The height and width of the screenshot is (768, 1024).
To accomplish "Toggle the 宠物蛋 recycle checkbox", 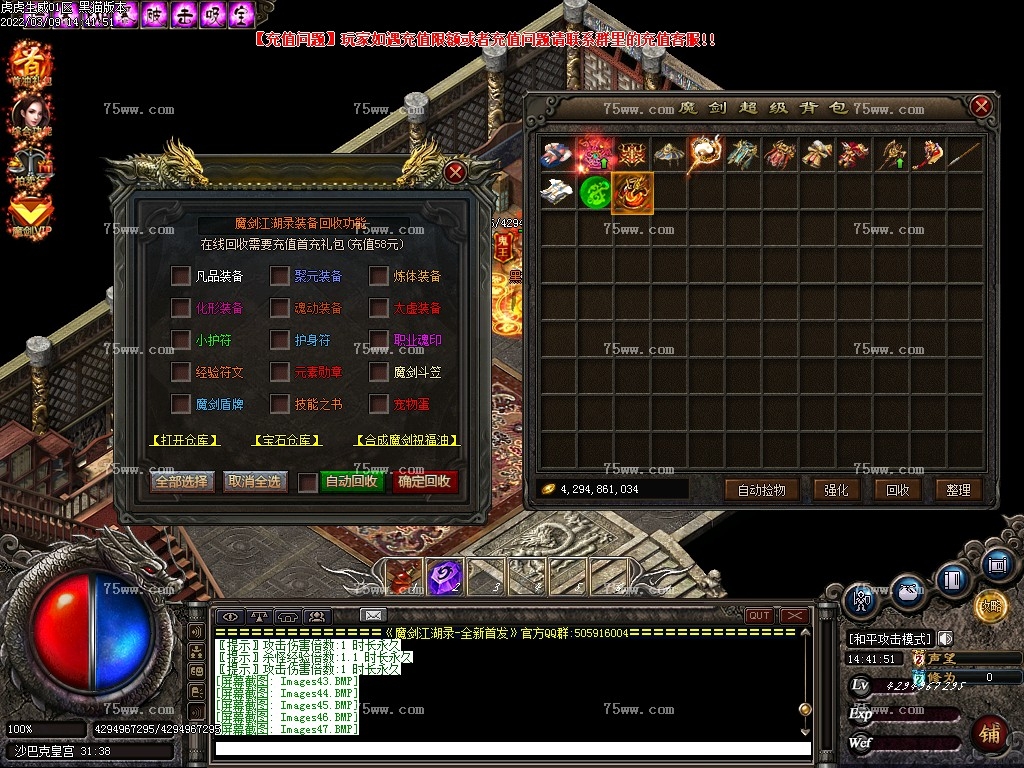I will click(x=378, y=404).
